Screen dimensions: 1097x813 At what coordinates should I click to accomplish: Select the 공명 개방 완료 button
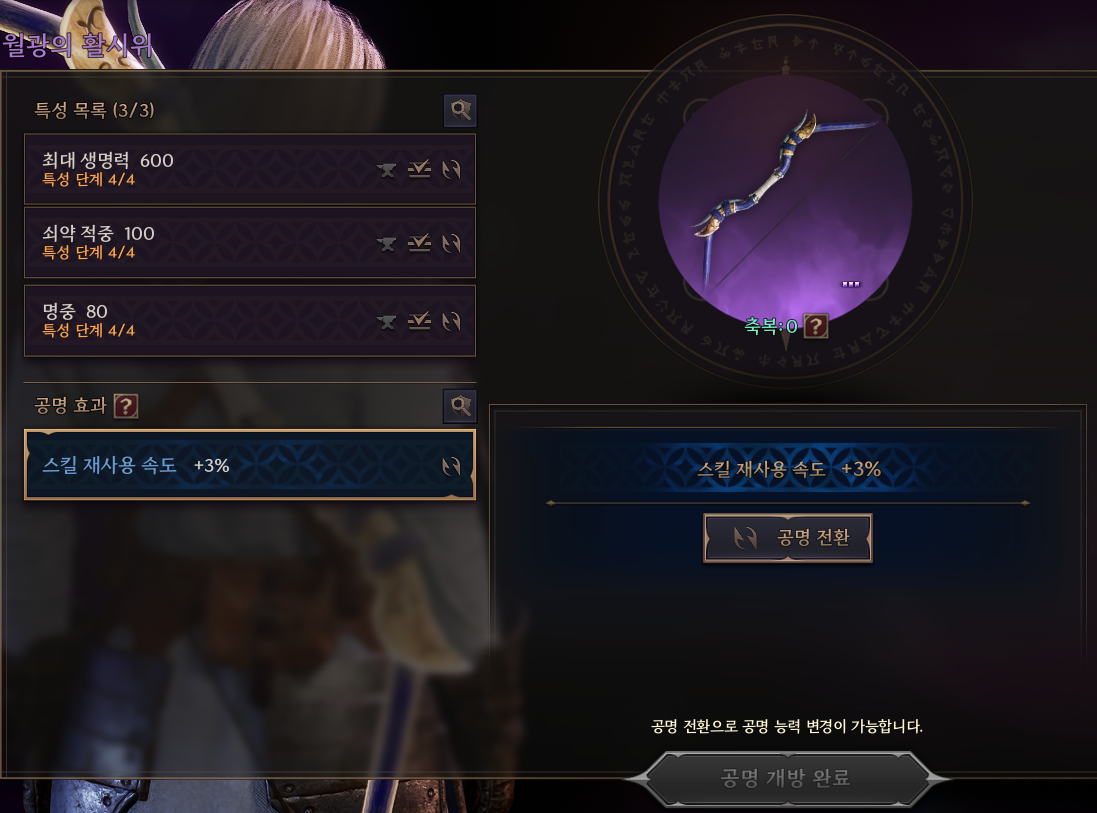click(786, 778)
